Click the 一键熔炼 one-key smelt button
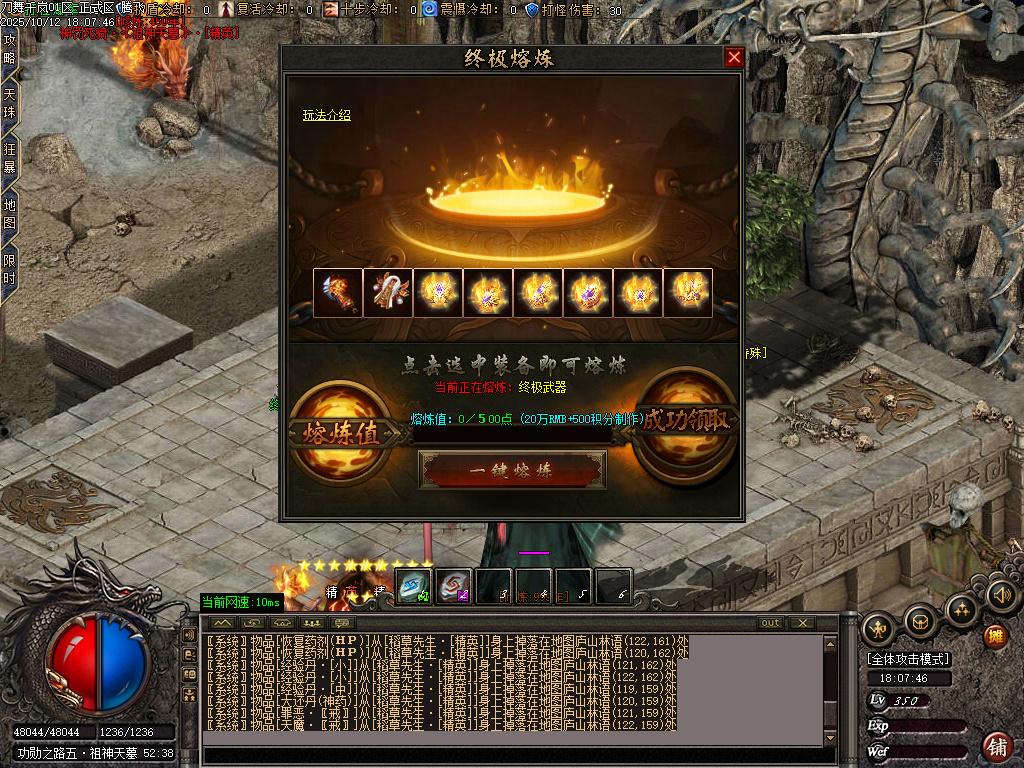 click(x=512, y=470)
